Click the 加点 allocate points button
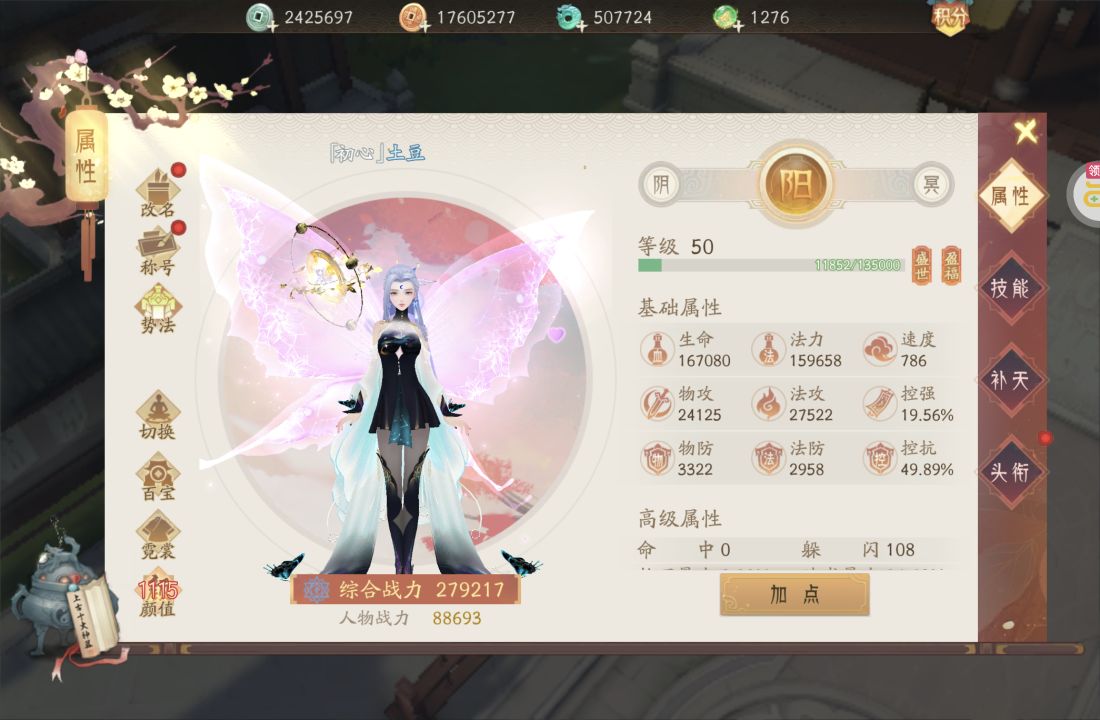 [795, 594]
